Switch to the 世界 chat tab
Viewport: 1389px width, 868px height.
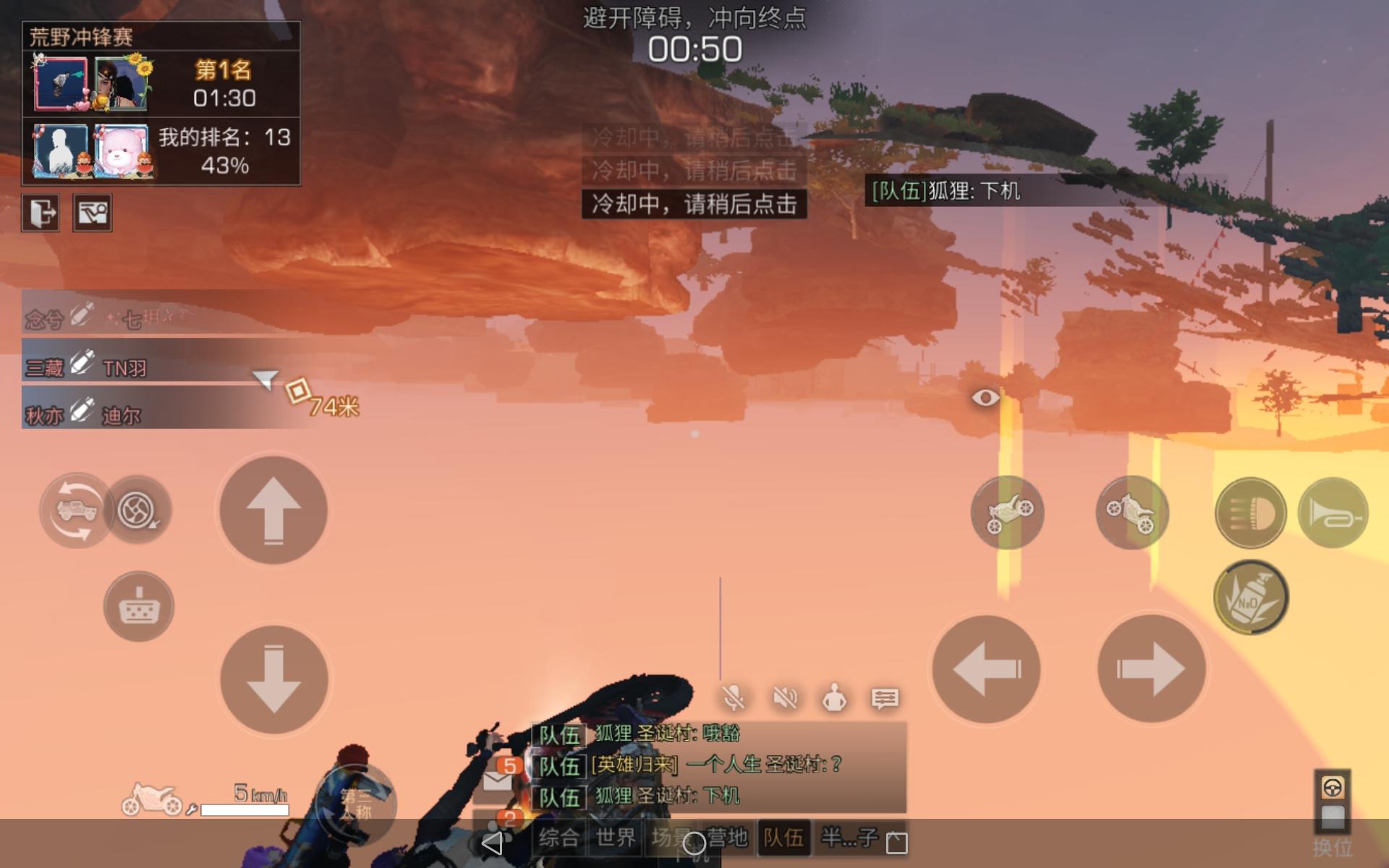coord(613,839)
